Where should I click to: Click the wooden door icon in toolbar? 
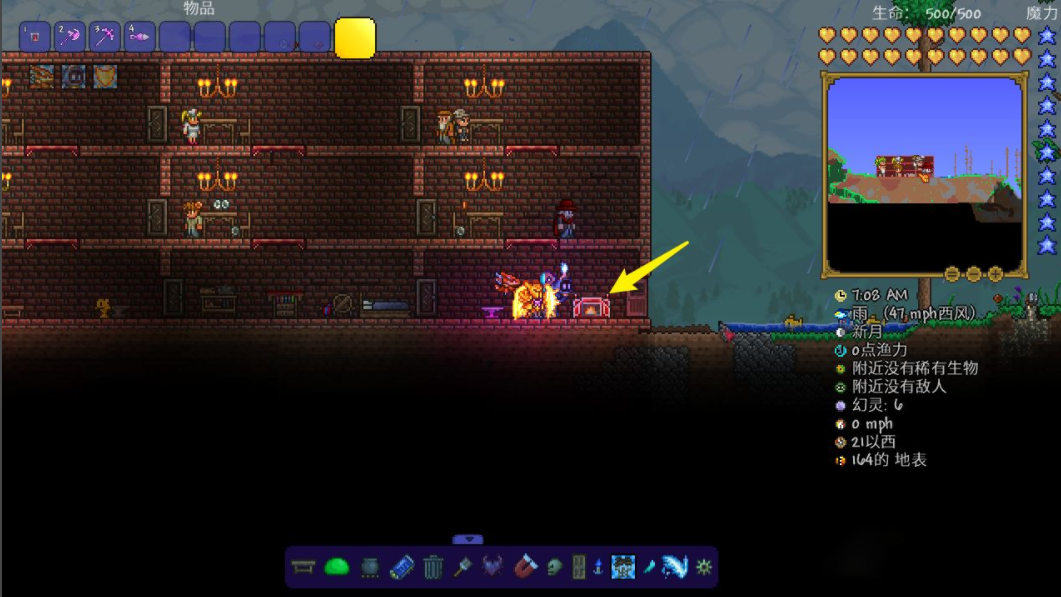click(578, 567)
